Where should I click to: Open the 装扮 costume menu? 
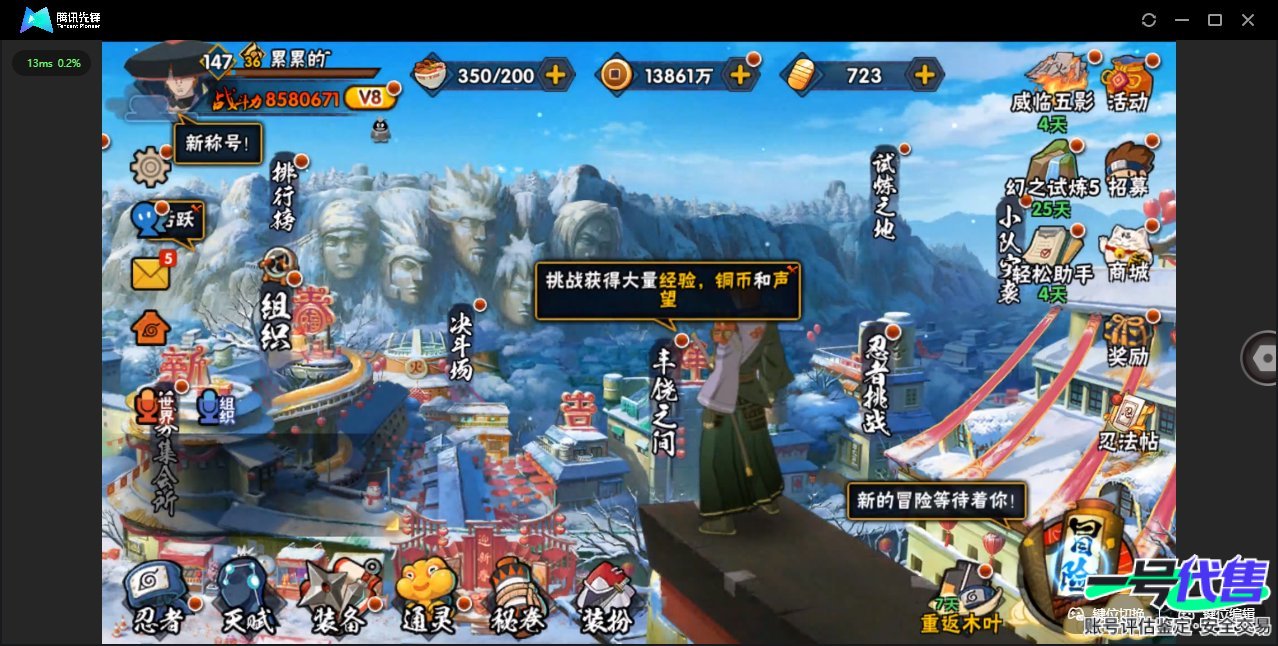[607, 597]
